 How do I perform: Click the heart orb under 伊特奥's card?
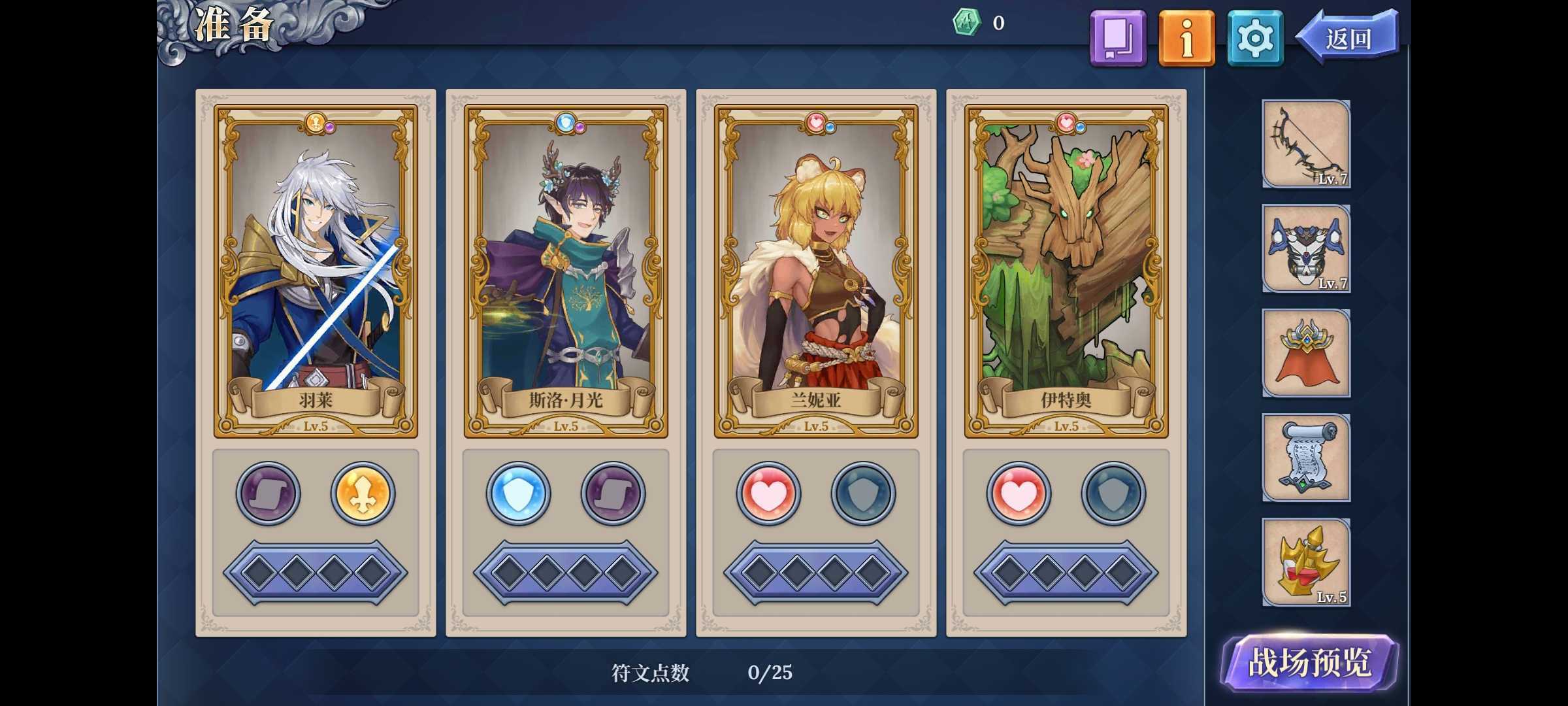pyautogui.click(x=1020, y=494)
